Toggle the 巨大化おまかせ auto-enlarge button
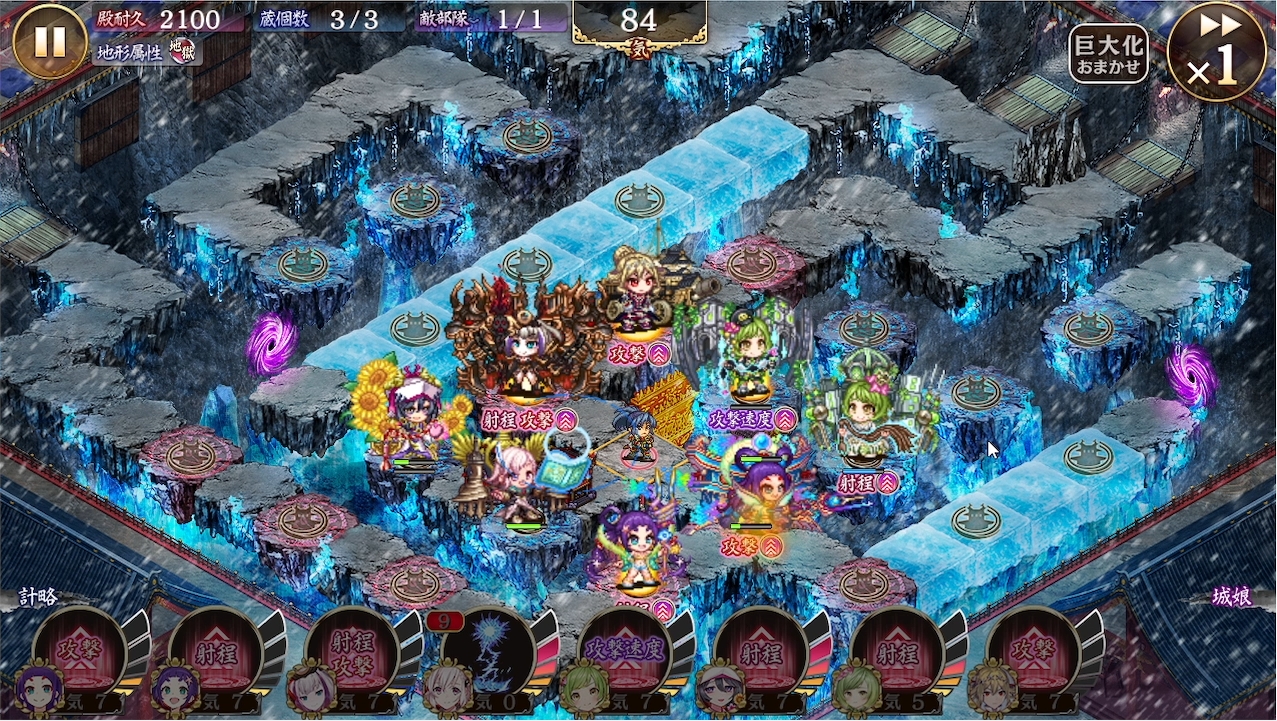 pos(1108,54)
